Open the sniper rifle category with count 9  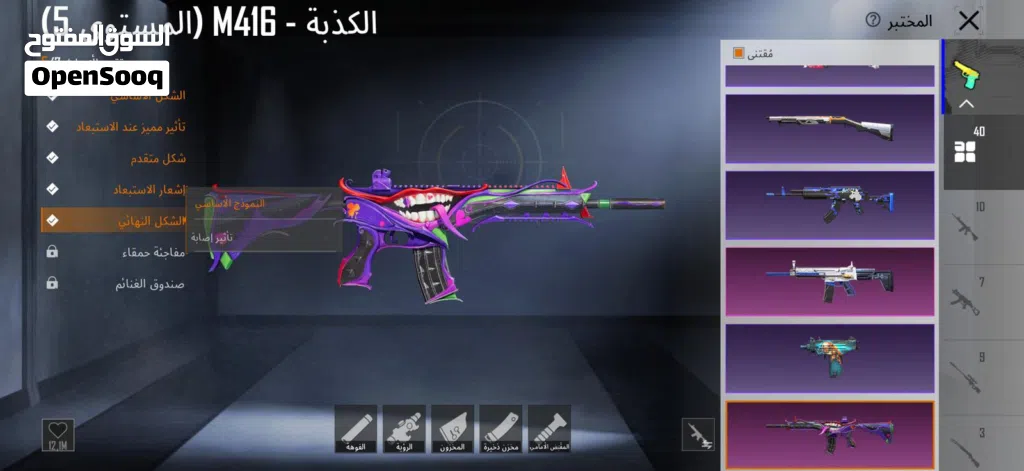[x=966, y=368]
